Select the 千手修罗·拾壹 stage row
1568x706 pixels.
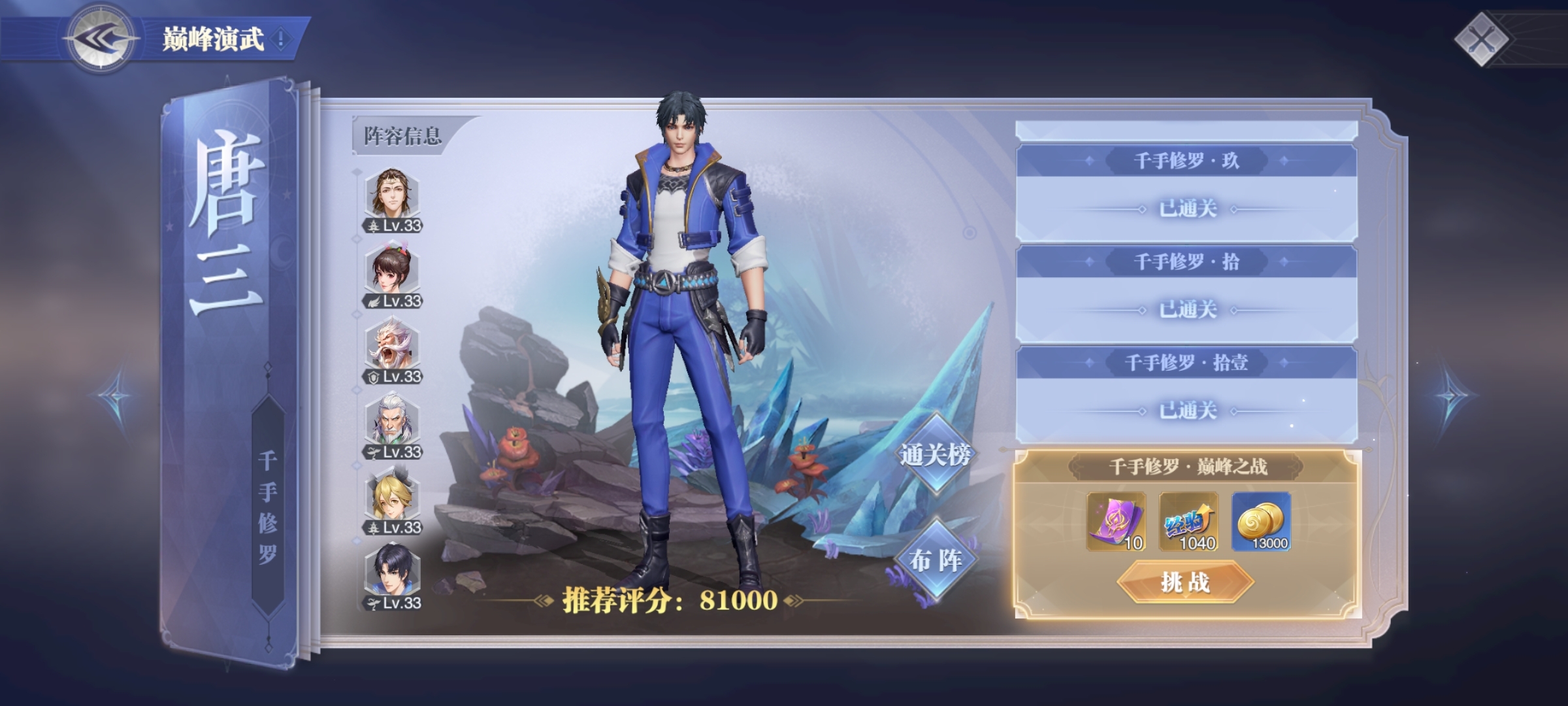[1186, 394]
